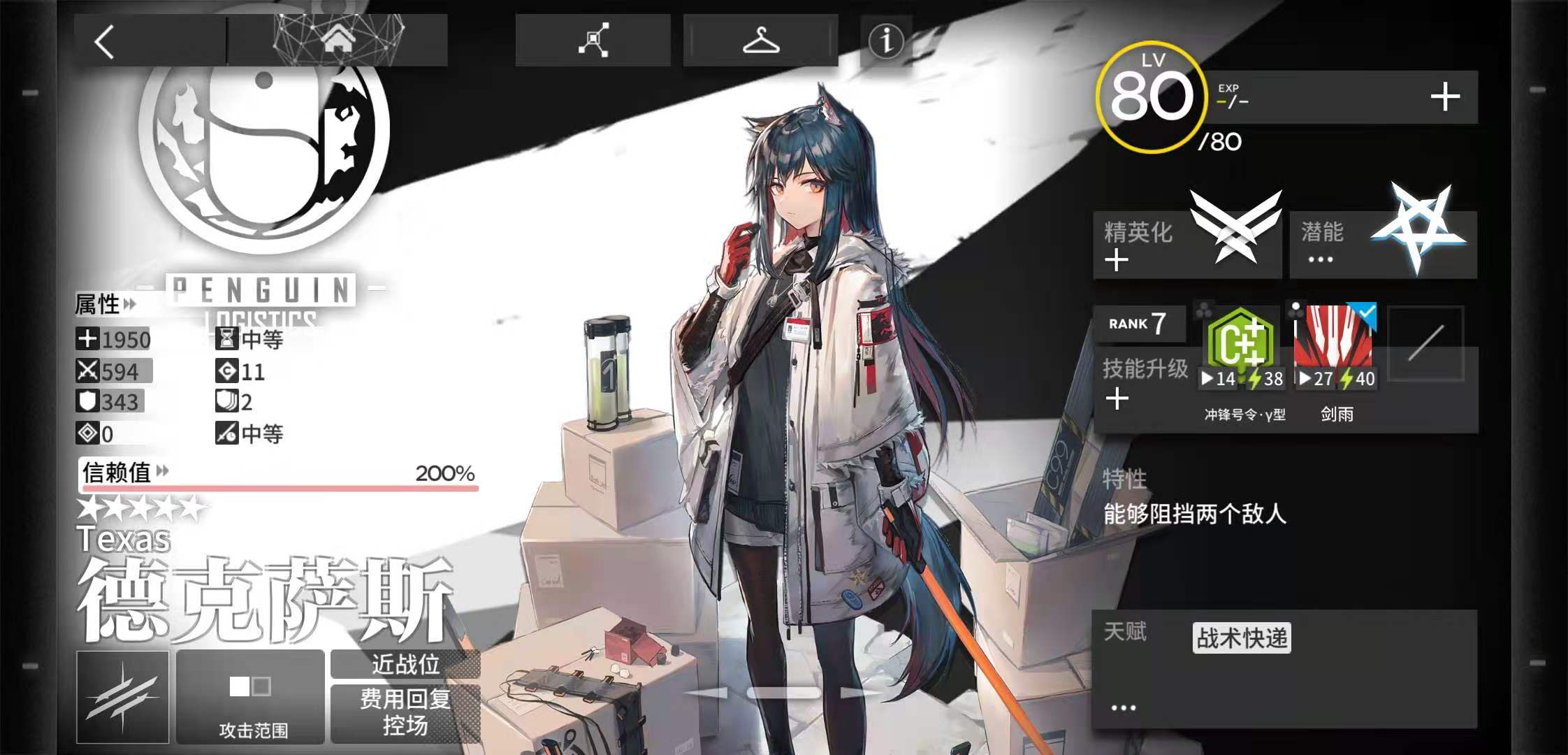Expand the 属性 attribute details arrows

pos(129,305)
